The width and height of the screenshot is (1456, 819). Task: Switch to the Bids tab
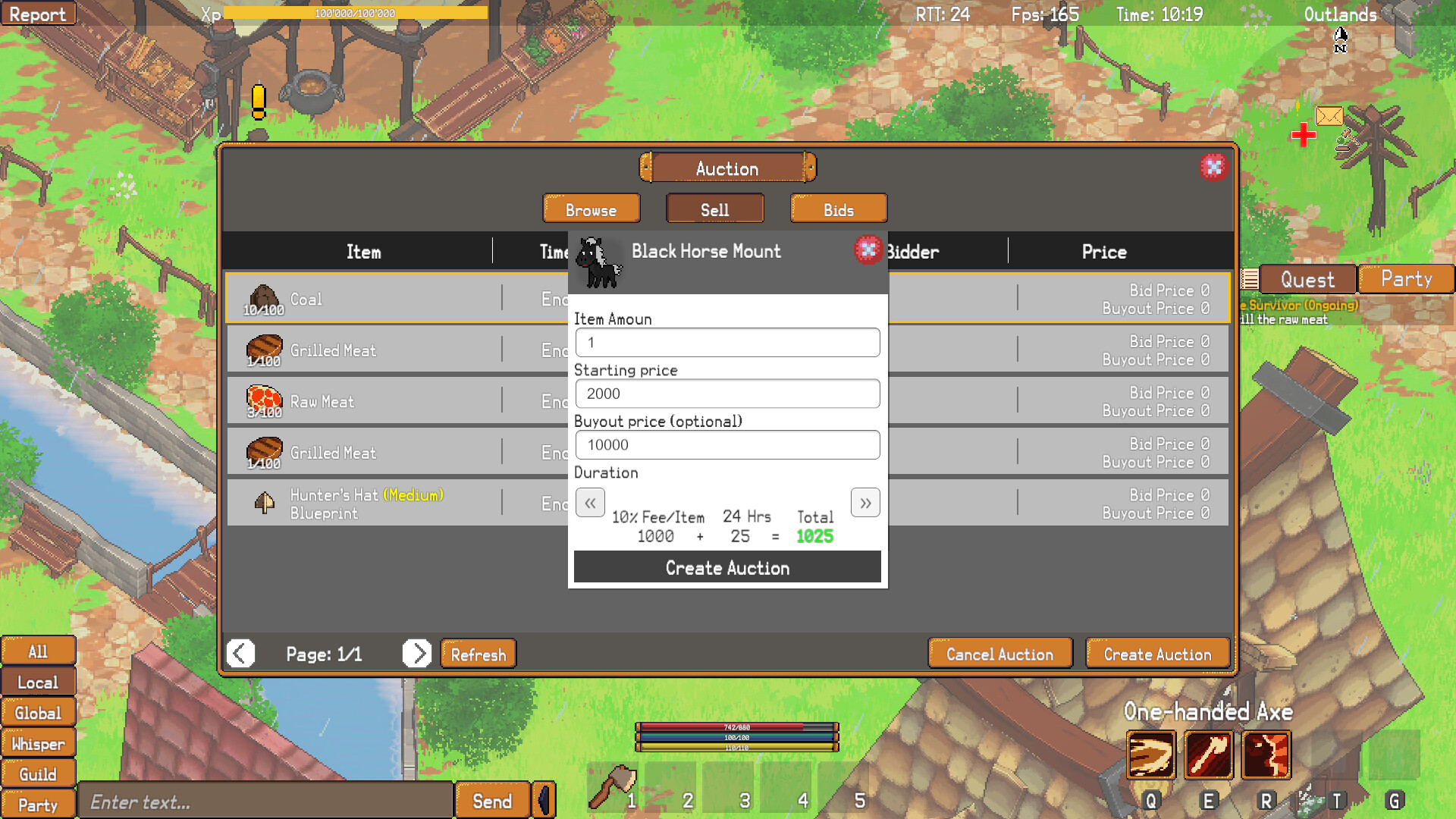coord(839,209)
